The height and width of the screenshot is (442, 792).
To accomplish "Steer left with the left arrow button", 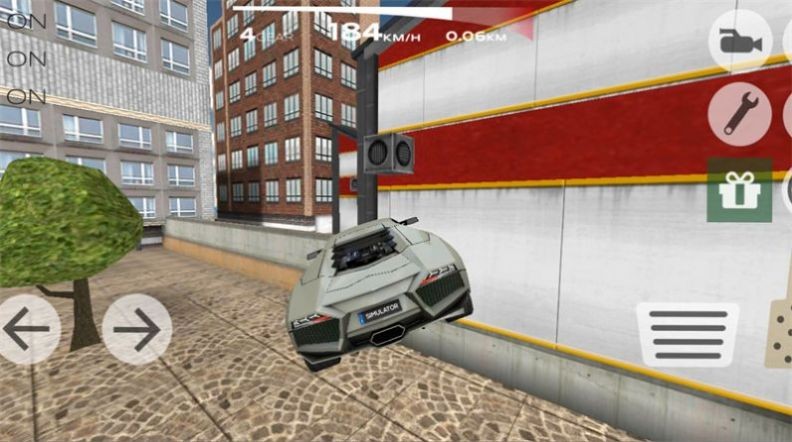I will pyautogui.click(x=26, y=329).
